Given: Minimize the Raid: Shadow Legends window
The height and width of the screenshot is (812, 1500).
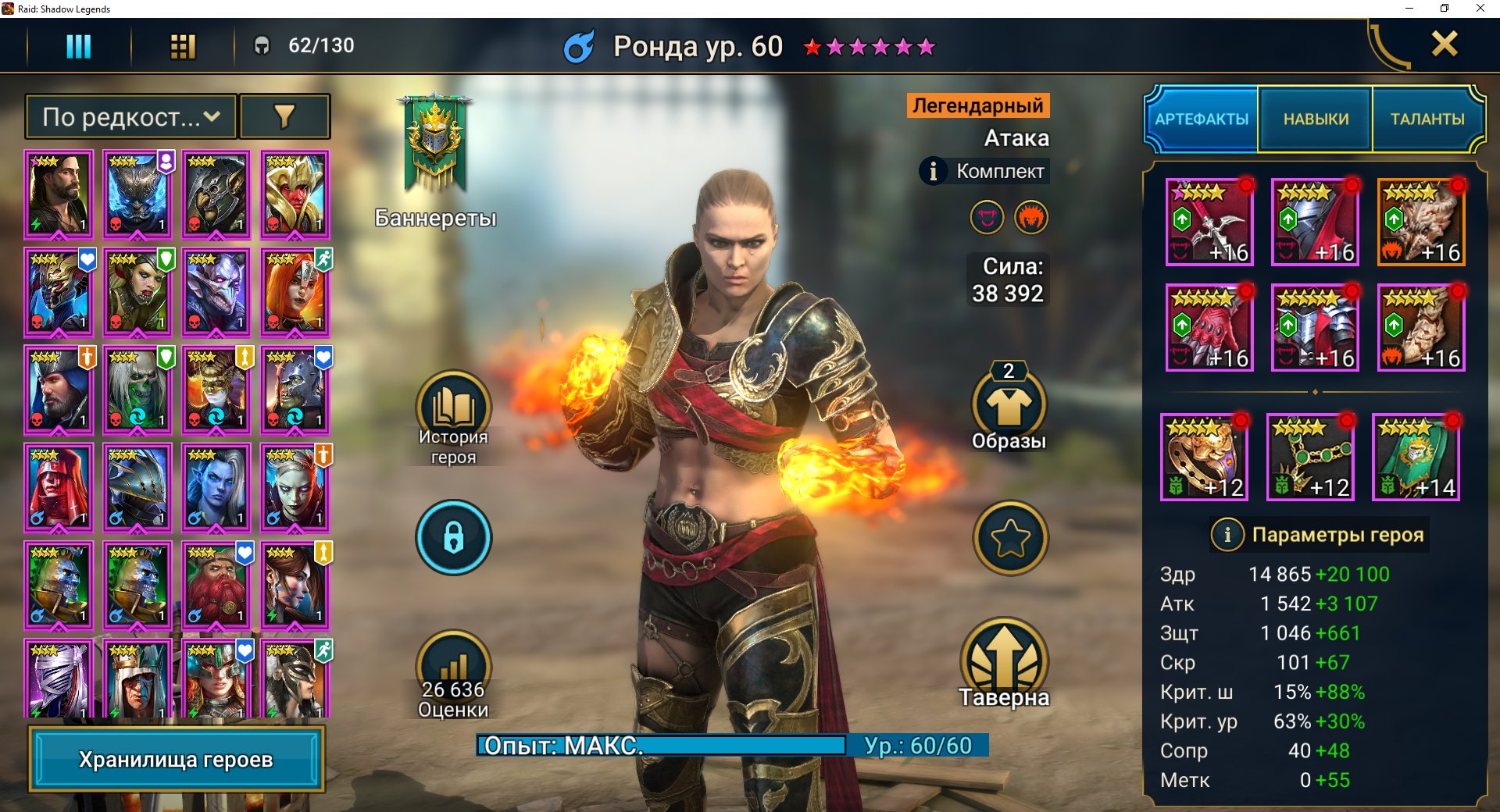Looking at the screenshot, I should click(1409, 9).
